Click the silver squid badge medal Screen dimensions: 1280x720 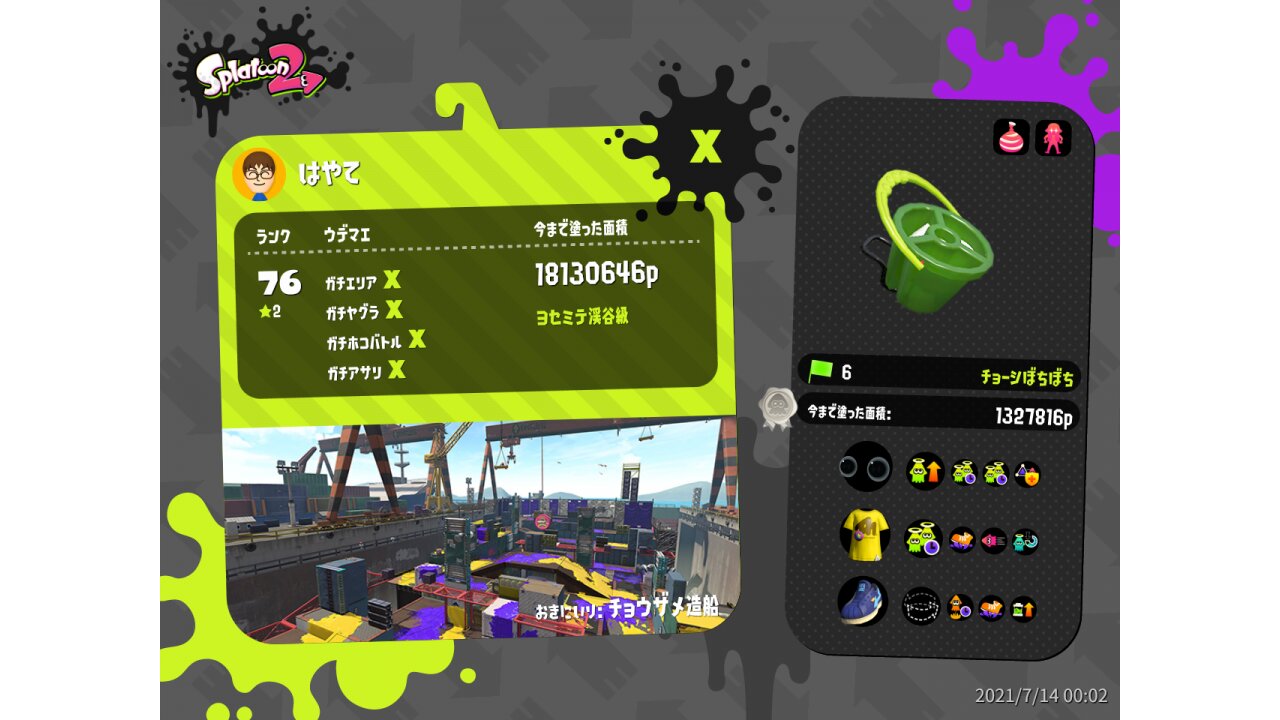click(x=777, y=408)
